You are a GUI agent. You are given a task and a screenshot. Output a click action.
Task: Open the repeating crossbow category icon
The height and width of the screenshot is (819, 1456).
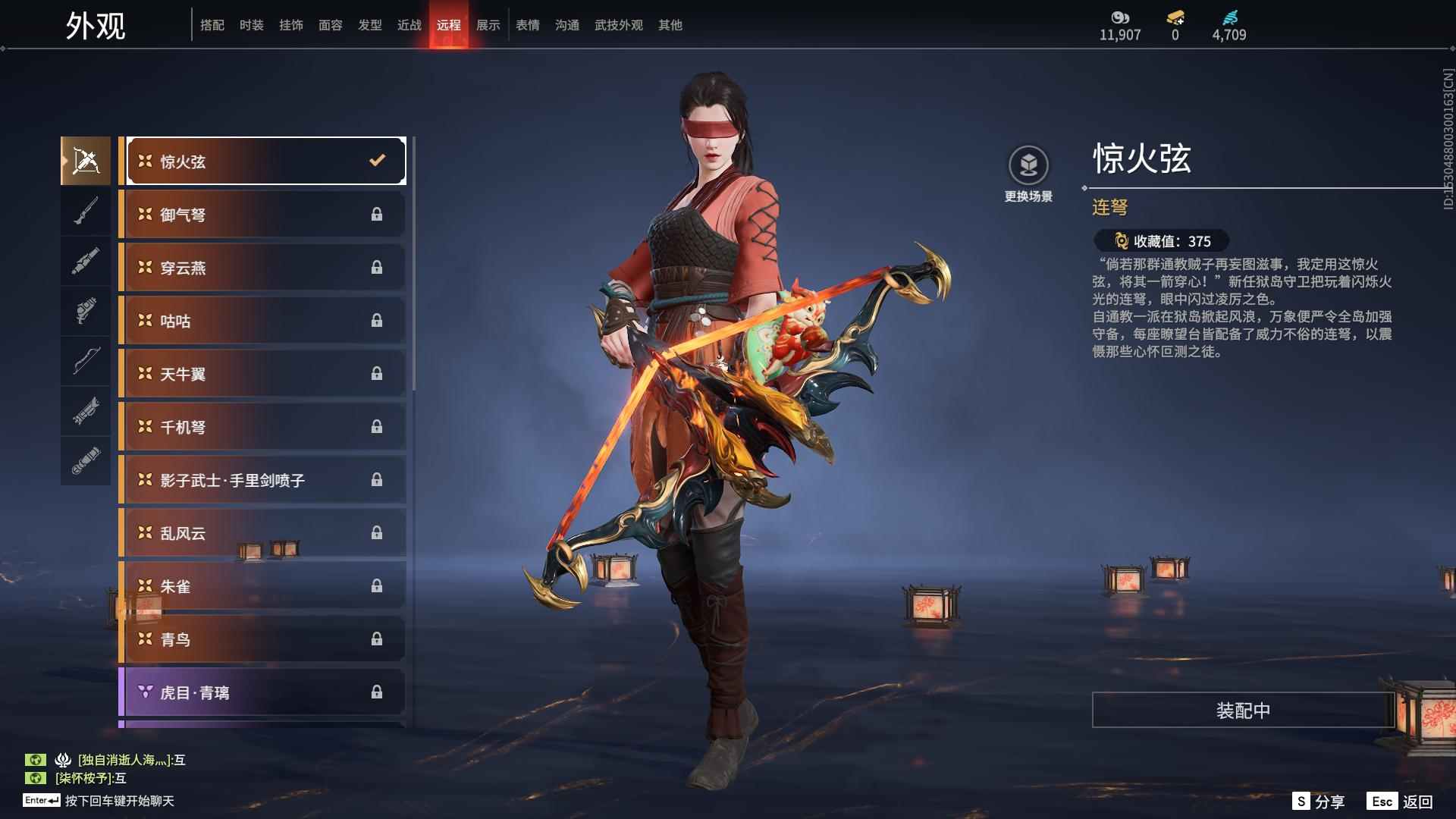click(x=86, y=160)
